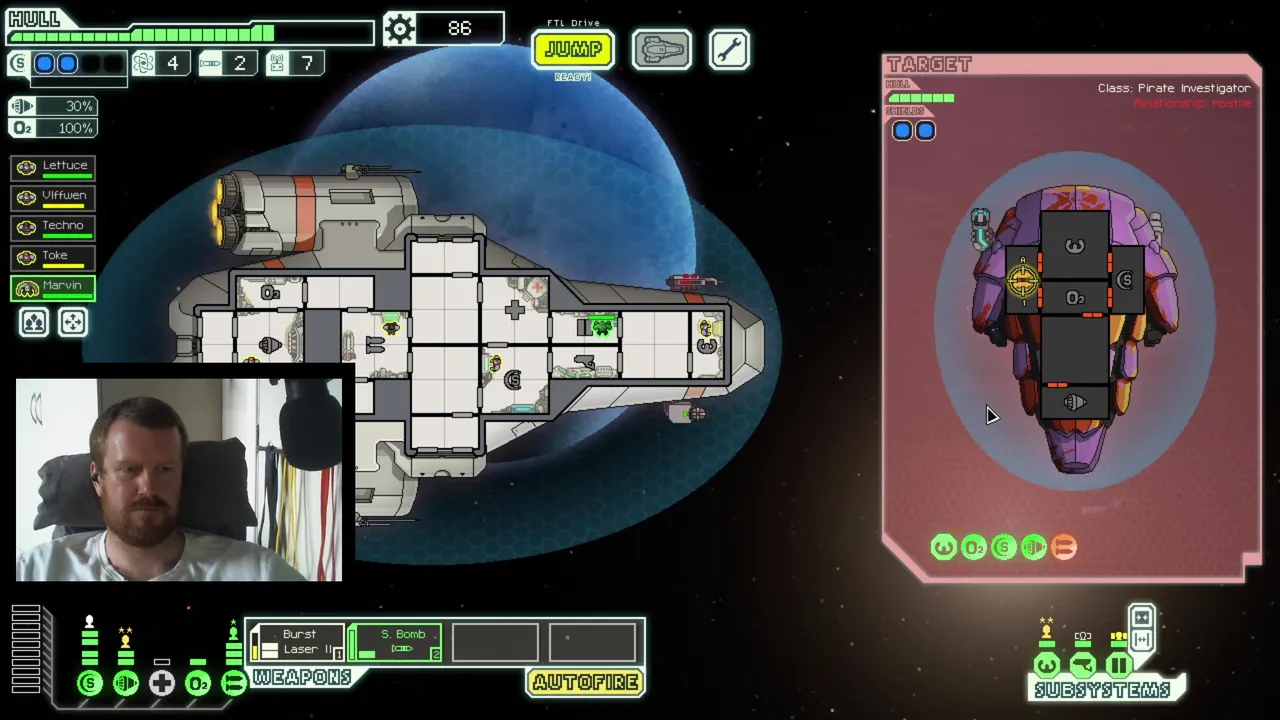Save current crew positions
1280x720 pixels.
coord(34,322)
